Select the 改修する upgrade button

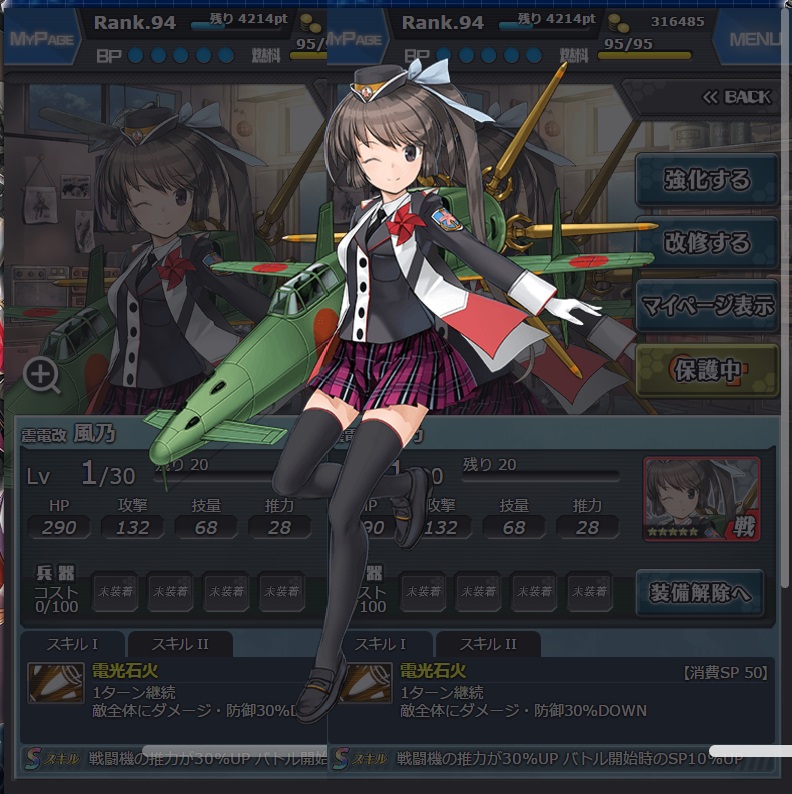click(707, 243)
